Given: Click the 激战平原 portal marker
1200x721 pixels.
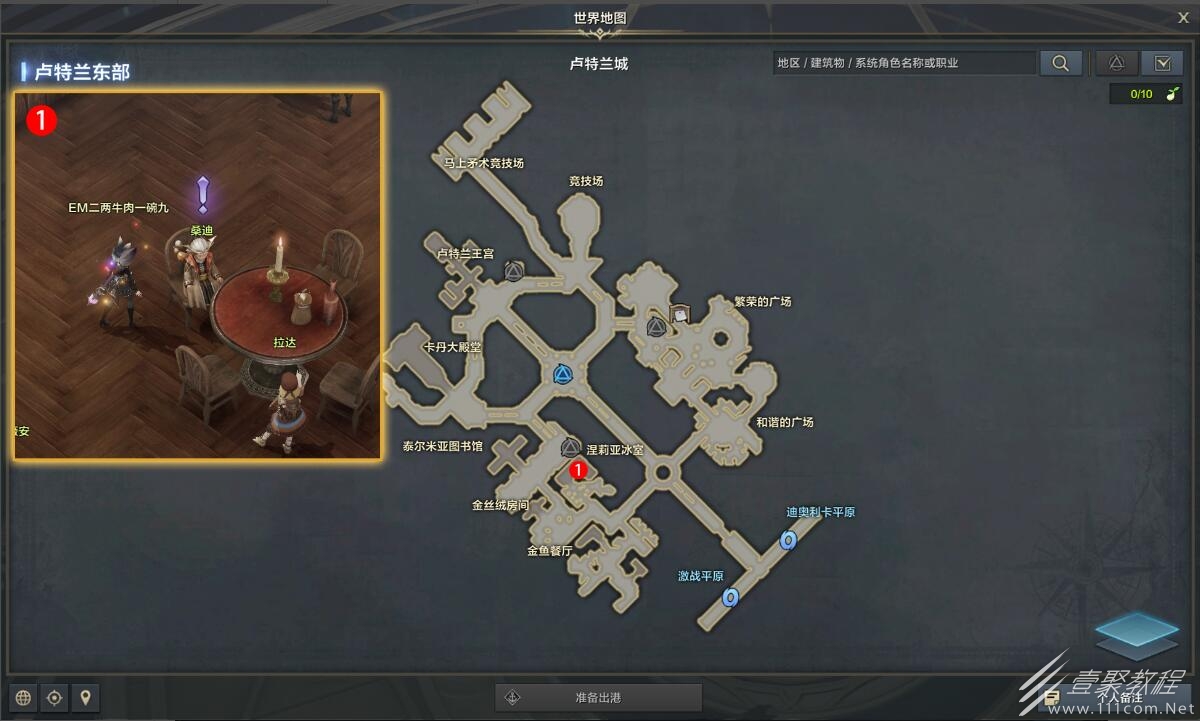Looking at the screenshot, I should point(730,598).
